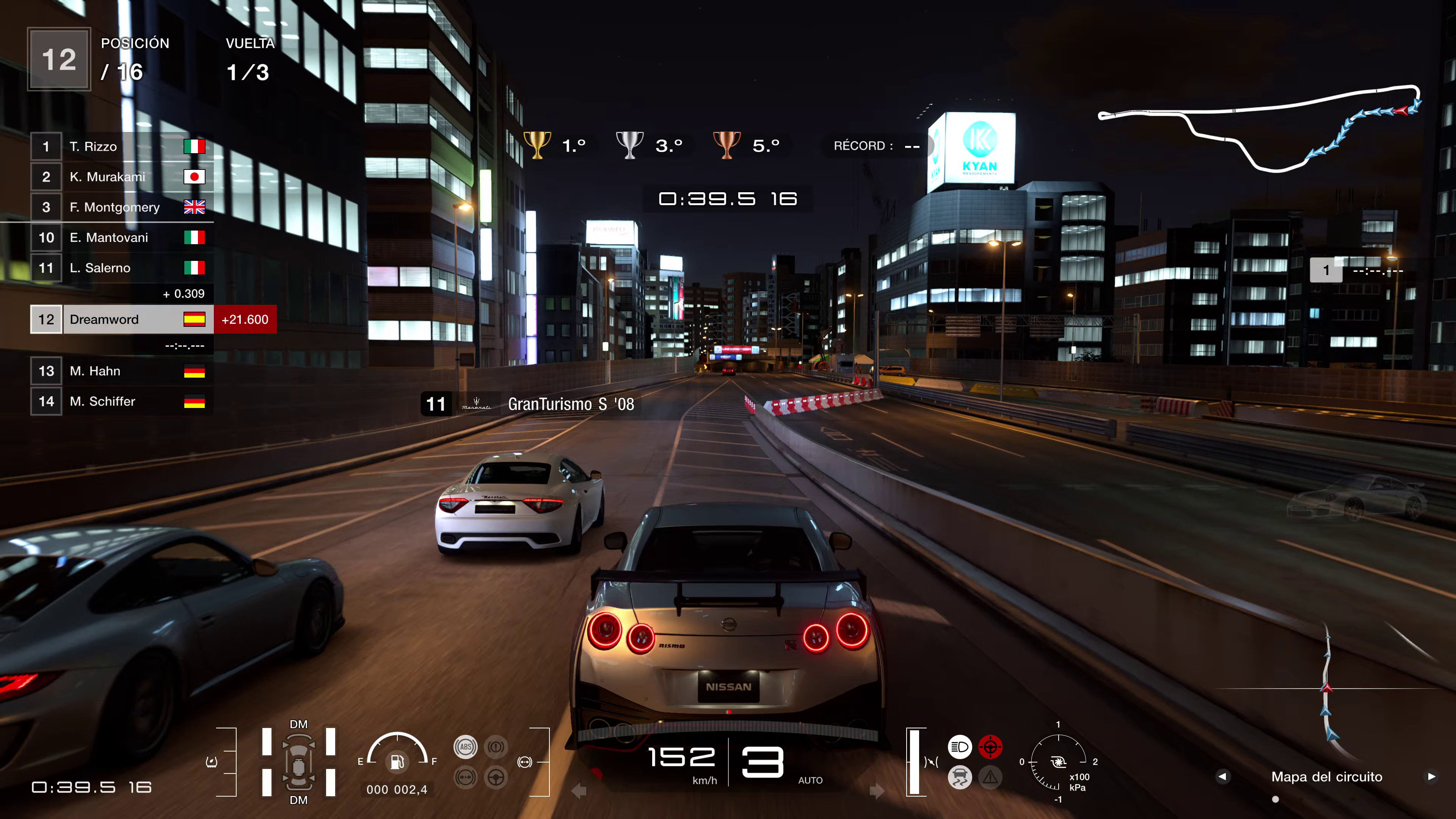The width and height of the screenshot is (1456, 819).
Task: Choose M. Hahn in the standings
Action: tap(121, 371)
